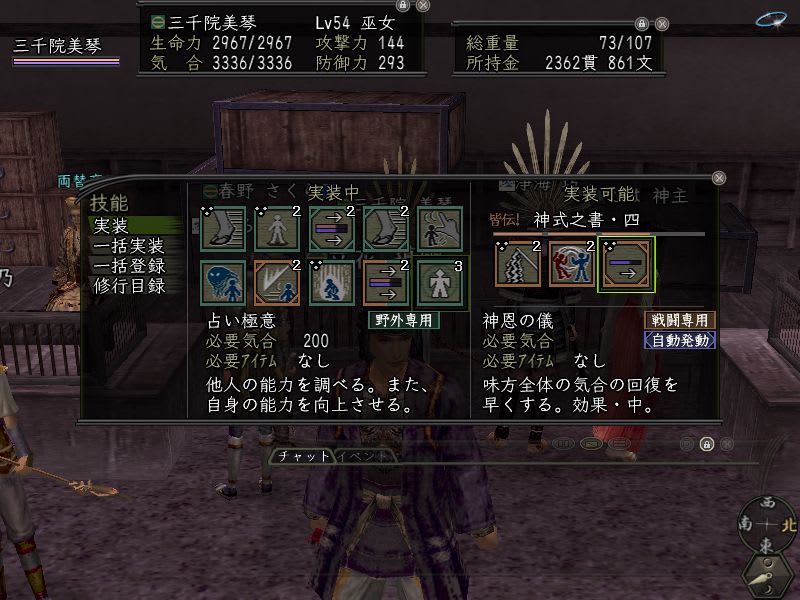Click the compass direction dial
Image resolution: width=800 pixels, height=600 pixels.
[767, 524]
